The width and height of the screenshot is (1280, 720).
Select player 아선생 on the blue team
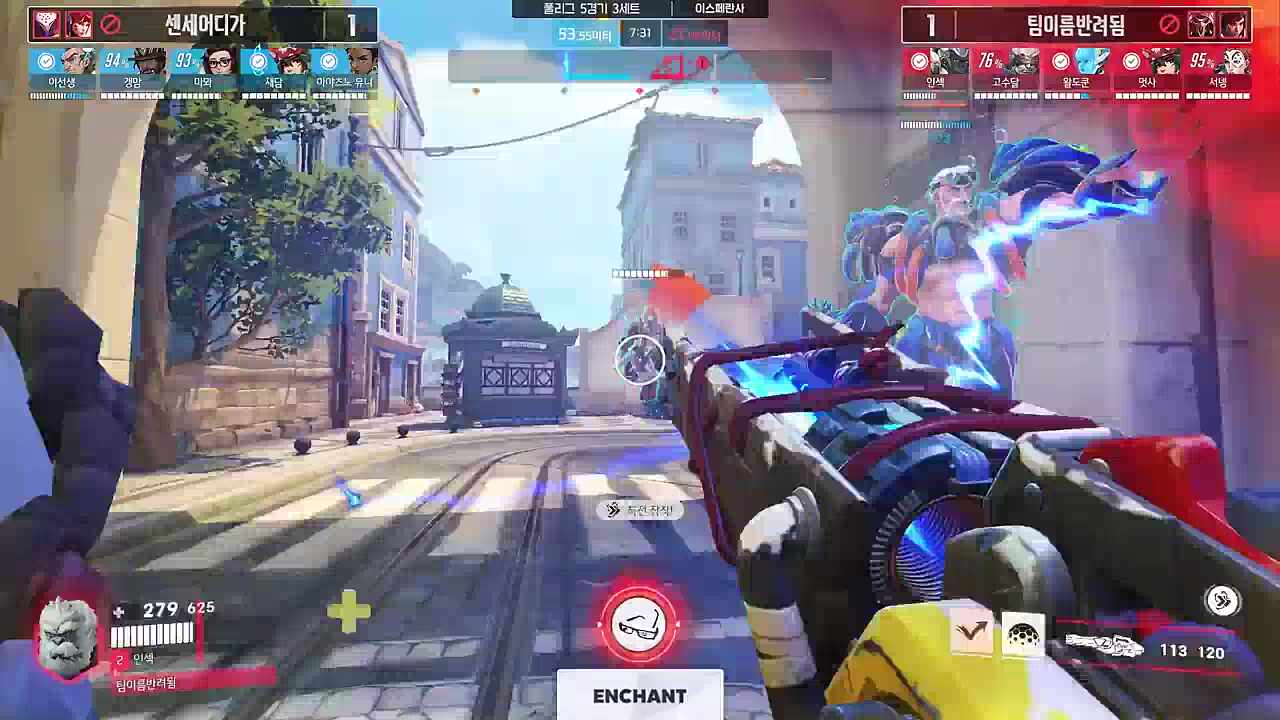(62, 71)
